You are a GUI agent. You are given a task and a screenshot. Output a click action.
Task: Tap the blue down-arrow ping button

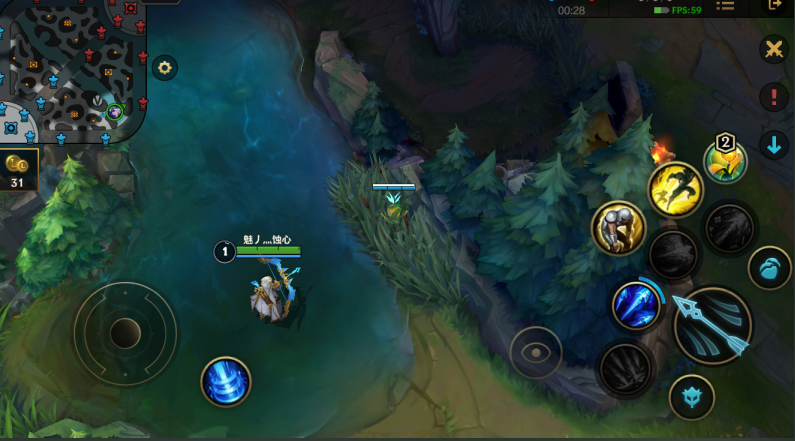click(x=773, y=145)
